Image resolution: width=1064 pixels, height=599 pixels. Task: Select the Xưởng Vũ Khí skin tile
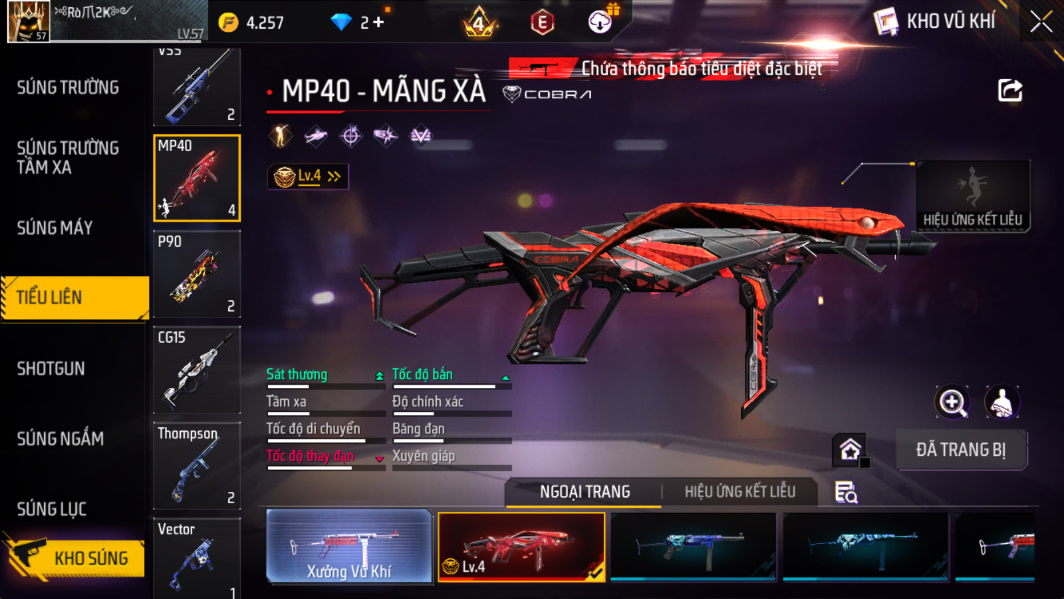point(349,546)
